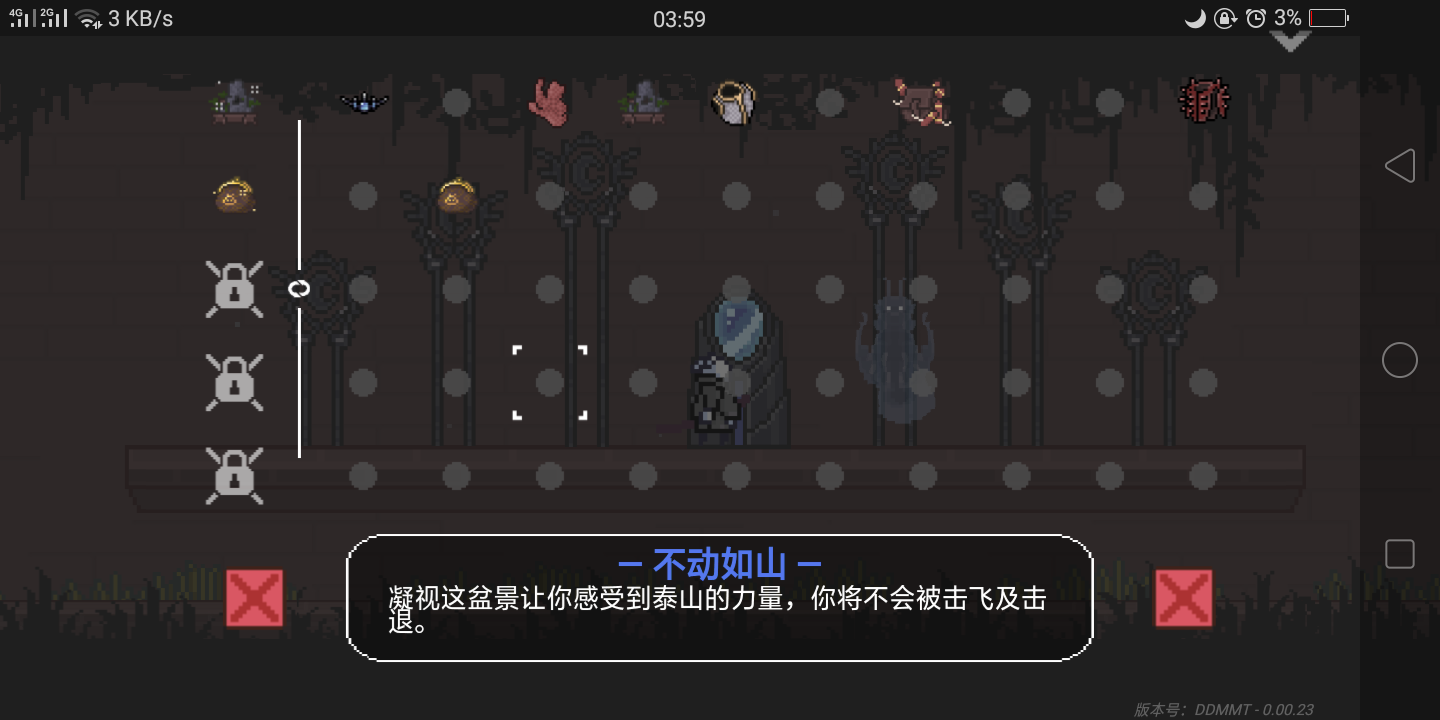Click the topmost padlock to unlock slot
This screenshot has width=1440, height=720.
234,289
